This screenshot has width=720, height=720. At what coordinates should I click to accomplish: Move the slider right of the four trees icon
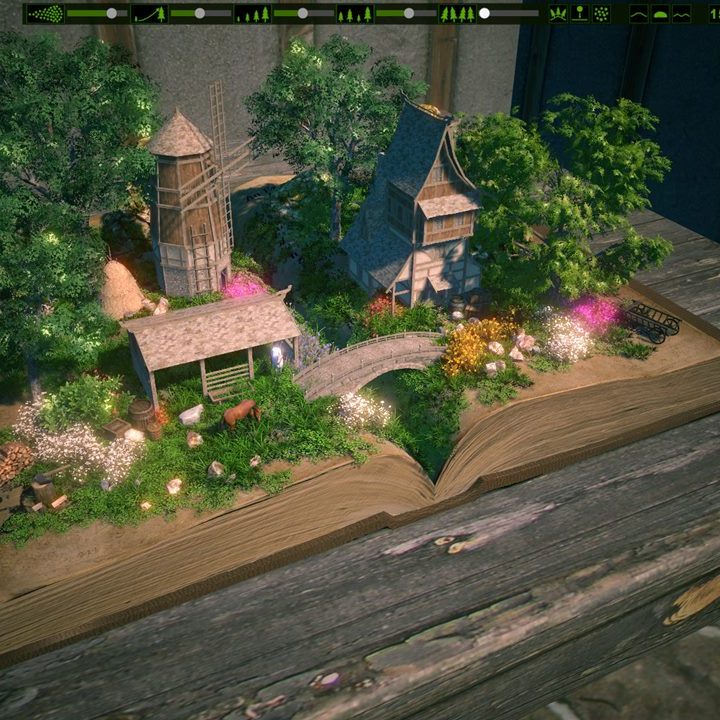[x=484, y=14]
